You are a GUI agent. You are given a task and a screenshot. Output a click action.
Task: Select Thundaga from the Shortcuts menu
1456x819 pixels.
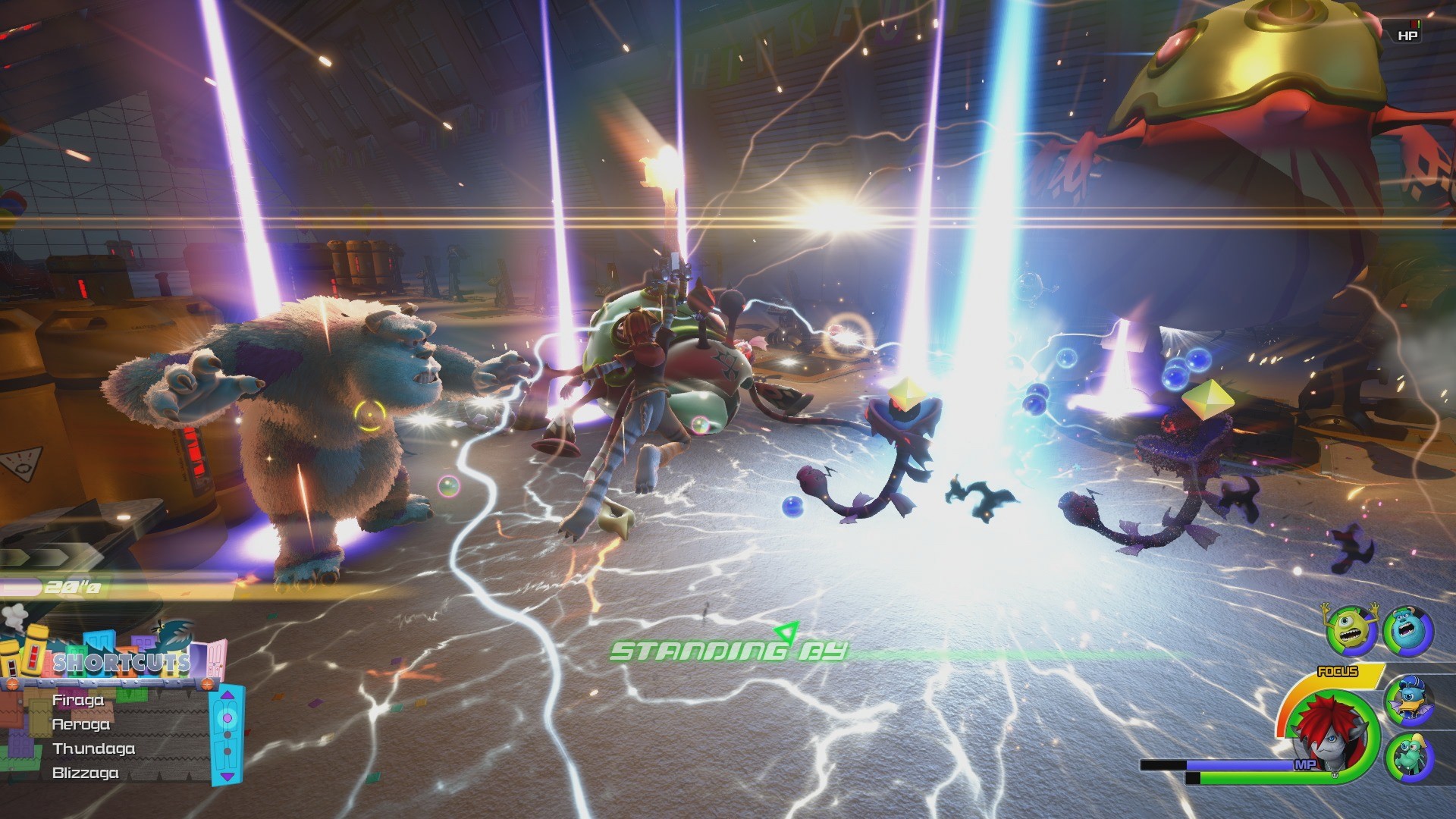tap(93, 748)
